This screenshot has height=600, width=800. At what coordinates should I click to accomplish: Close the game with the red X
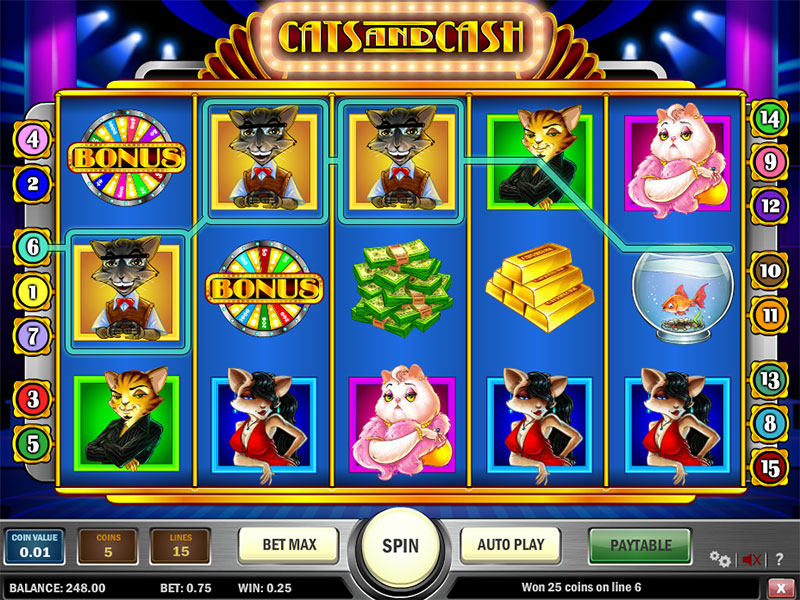[x=780, y=587]
